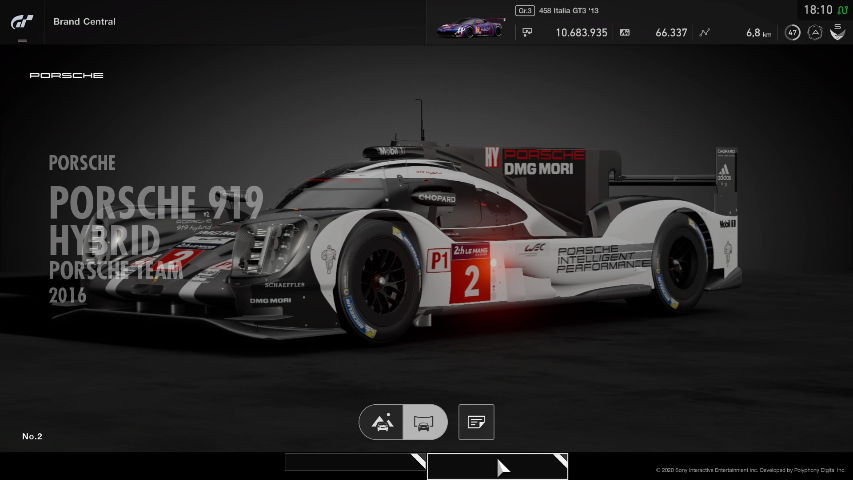Click the highlighted bottom strip with cursor
Screen dimensions: 853x480
tap(497, 466)
